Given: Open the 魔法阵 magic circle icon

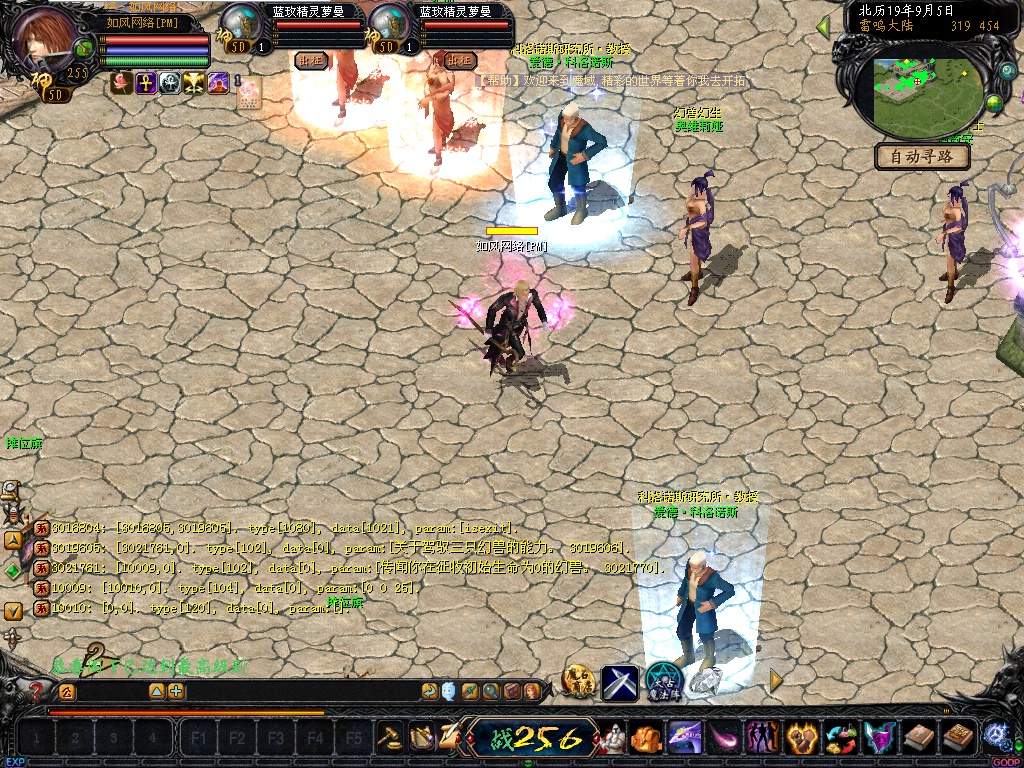Looking at the screenshot, I should coord(663,680).
